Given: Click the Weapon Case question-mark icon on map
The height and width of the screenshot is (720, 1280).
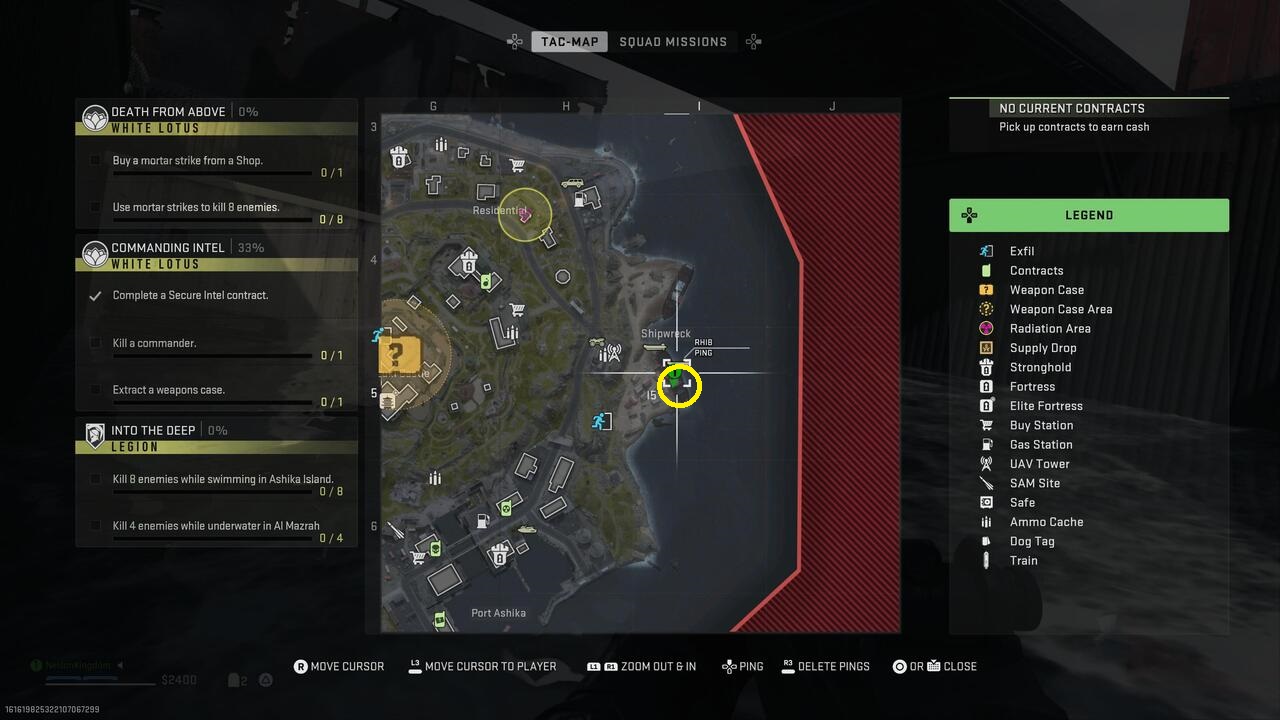Looking at the screenshot, I should [x=397, y=356].
